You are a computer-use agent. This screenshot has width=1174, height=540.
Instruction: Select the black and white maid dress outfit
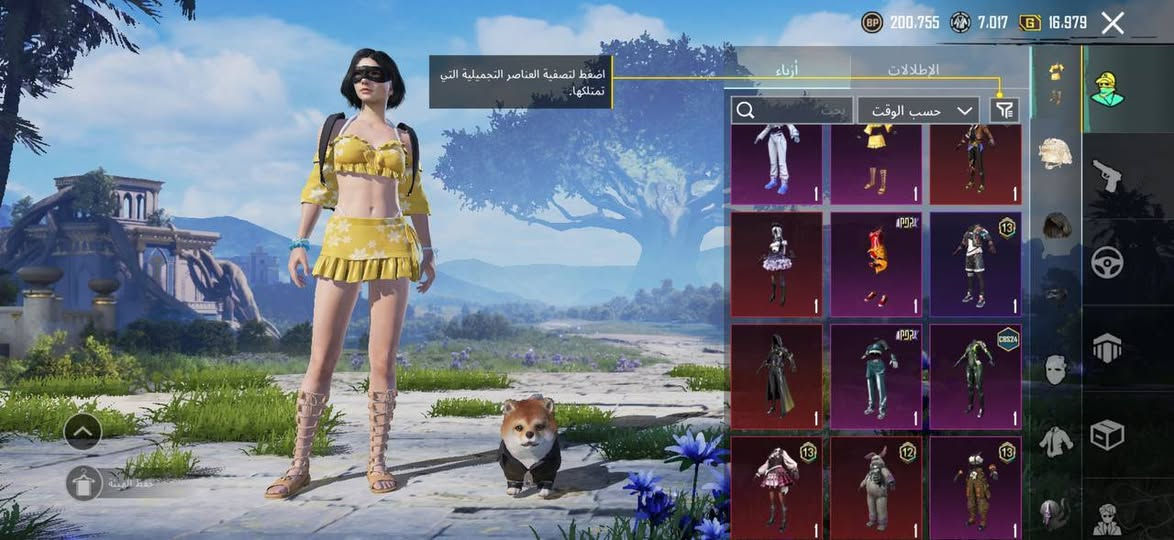point(776,263)
